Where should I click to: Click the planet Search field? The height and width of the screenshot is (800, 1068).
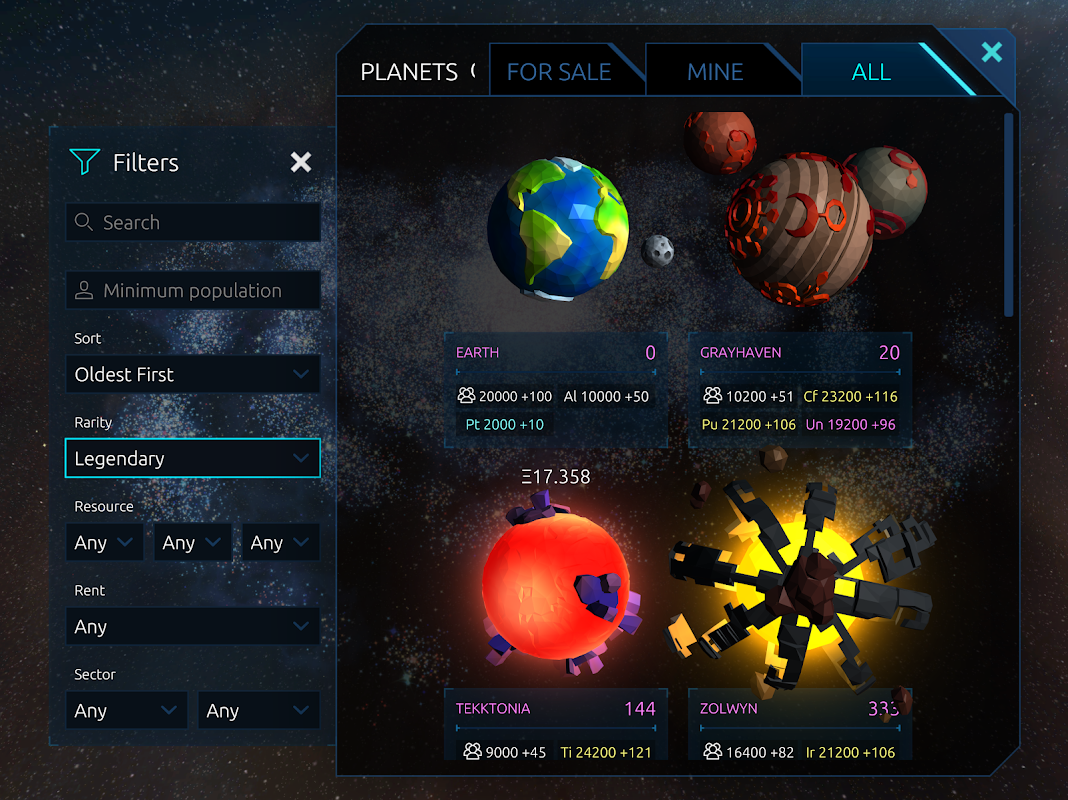[x=193, y=223]
